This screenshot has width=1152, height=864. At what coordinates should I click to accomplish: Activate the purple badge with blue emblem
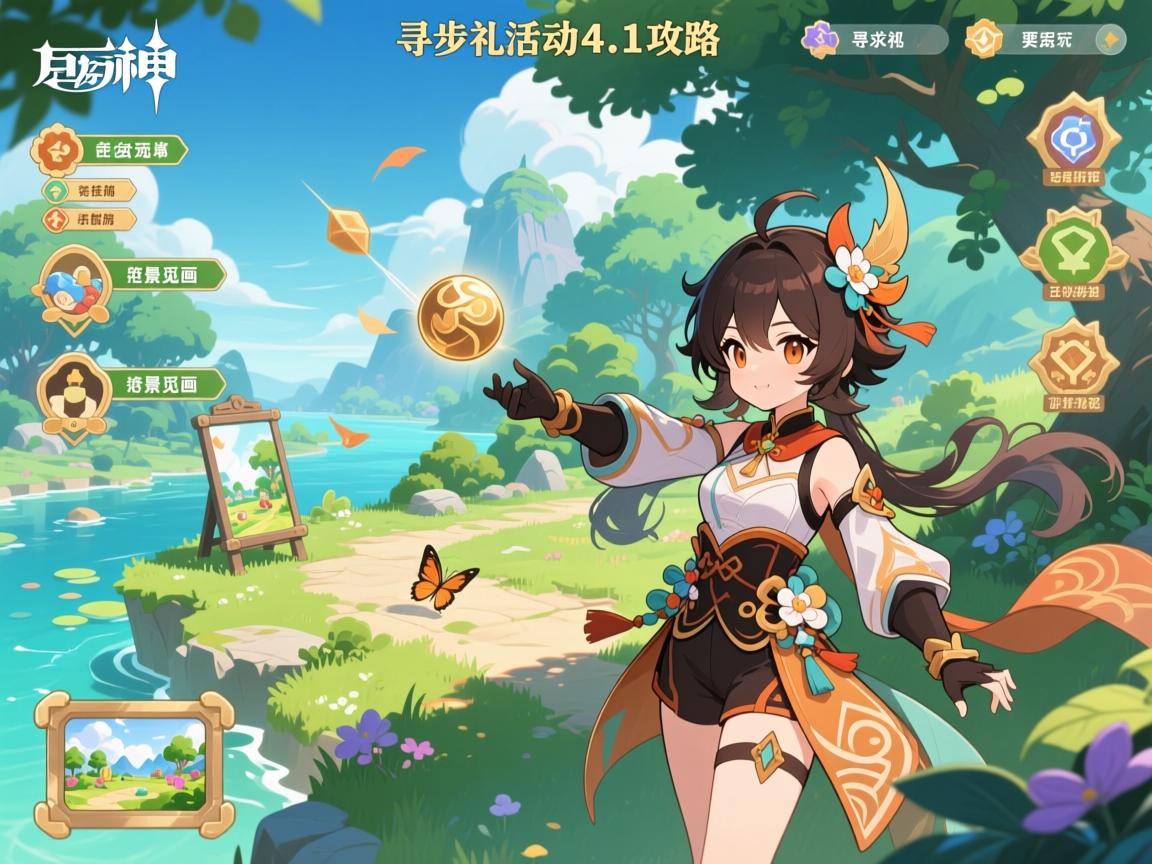[1074, 140]
